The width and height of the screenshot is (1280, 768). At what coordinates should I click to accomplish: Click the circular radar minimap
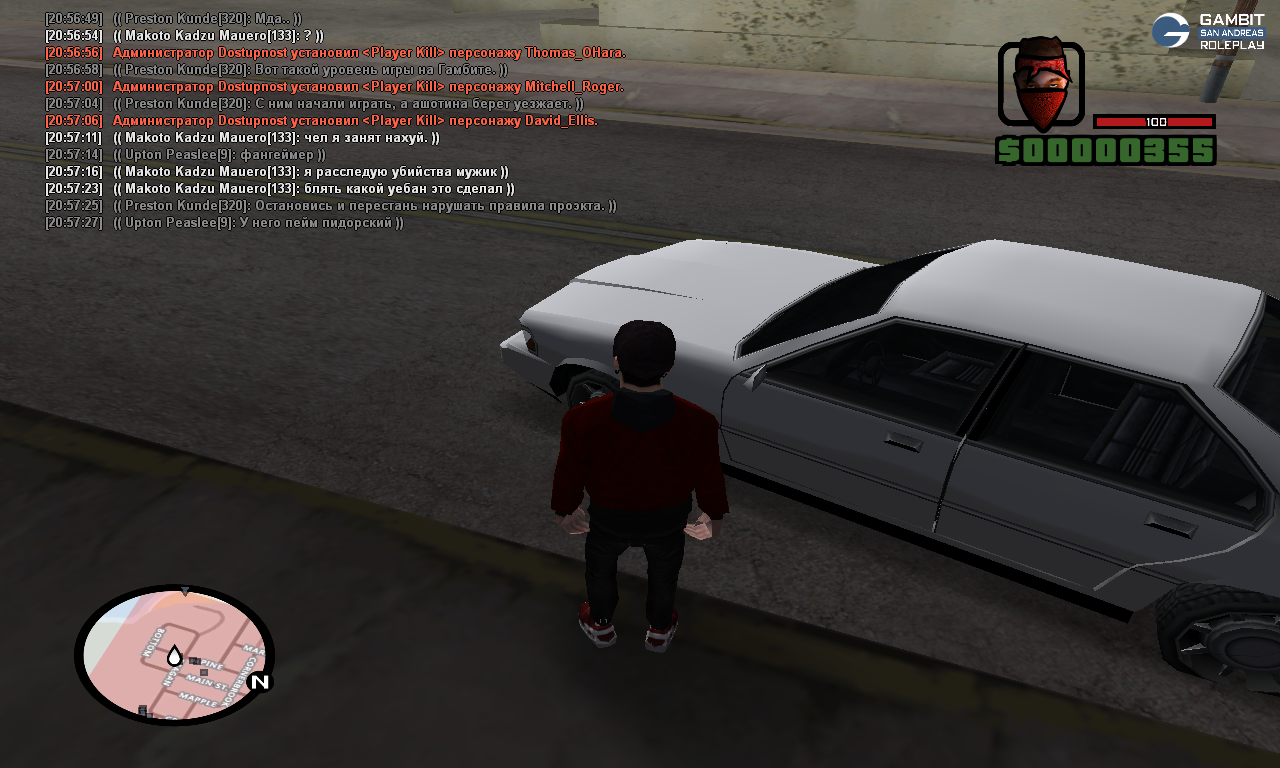coord(174,655)
